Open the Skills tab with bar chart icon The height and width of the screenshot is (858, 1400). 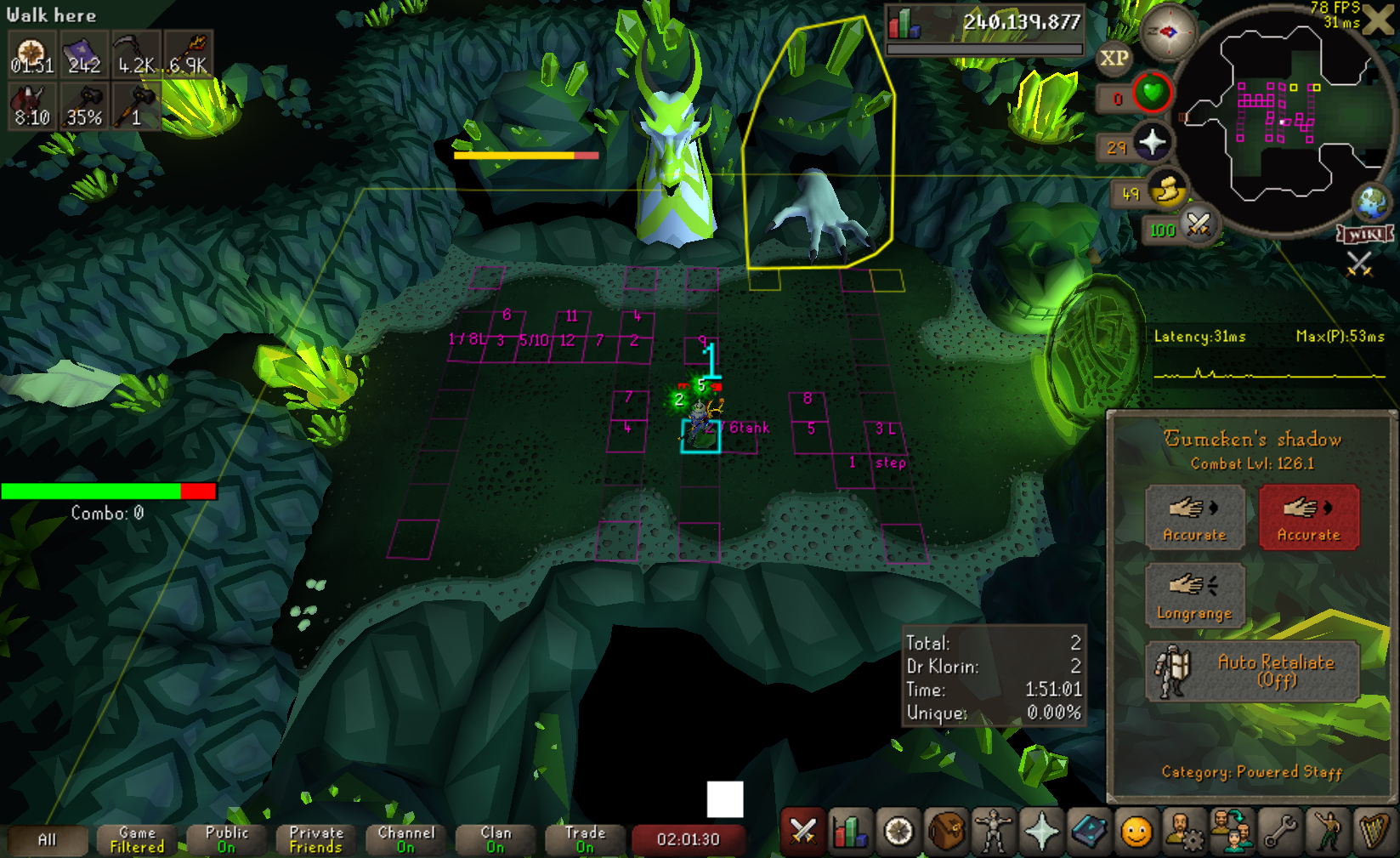(x=850, y=831)
